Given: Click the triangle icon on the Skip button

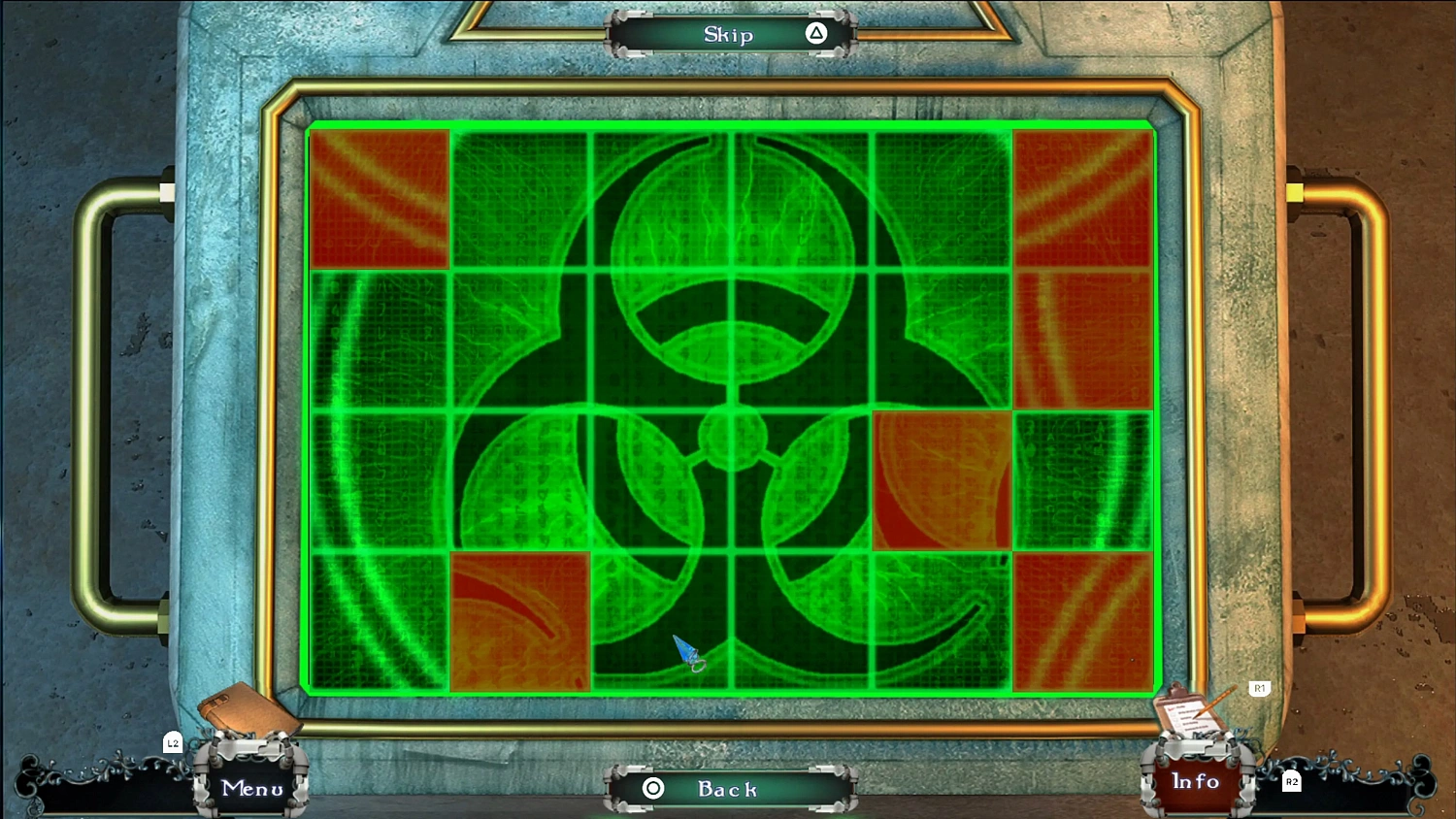Looking at the screenshot, I should [814, 34].
